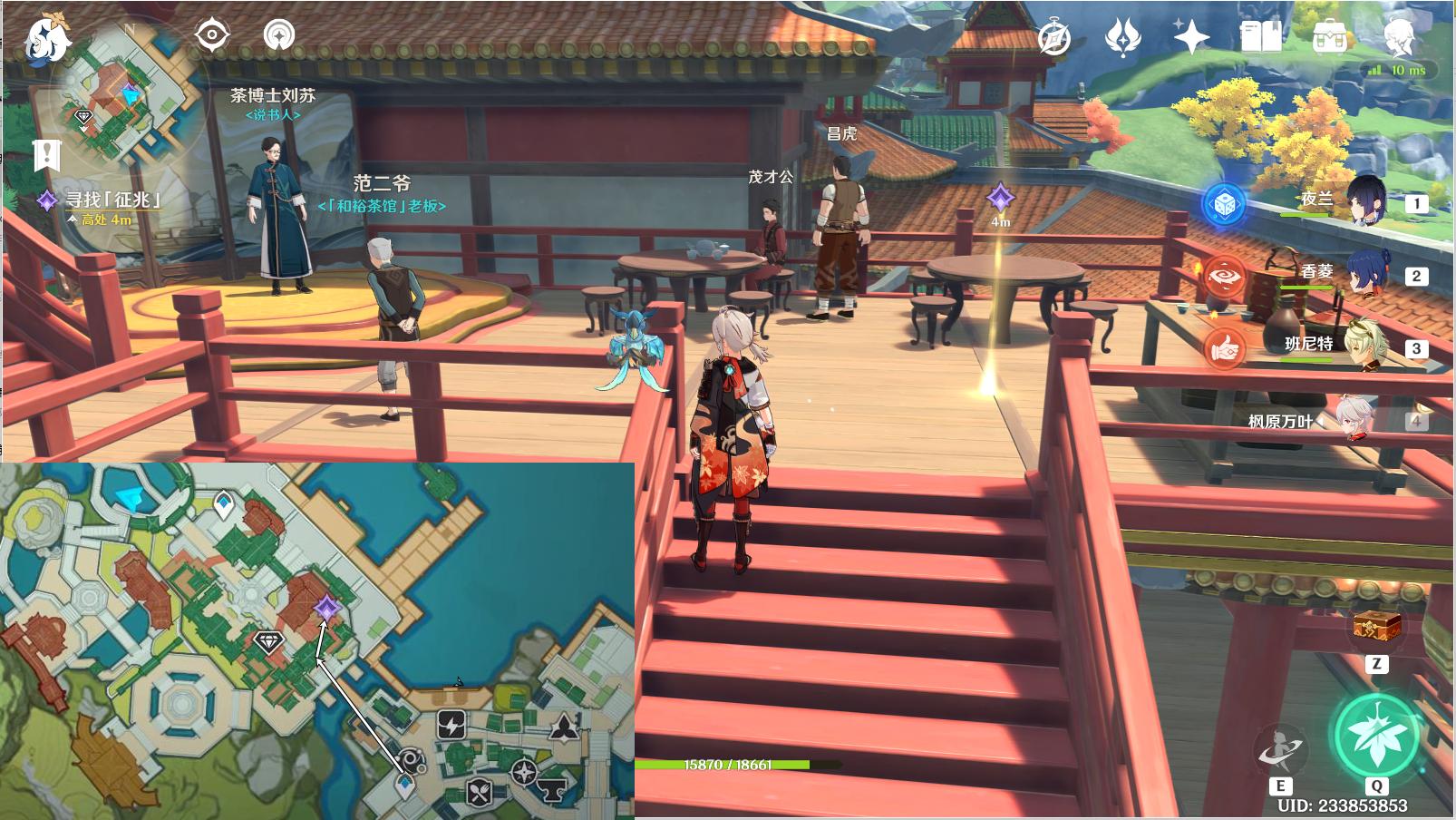1456x820 pixels.
Task: Switch to party member 夜兰
Action: (1363, 201)
